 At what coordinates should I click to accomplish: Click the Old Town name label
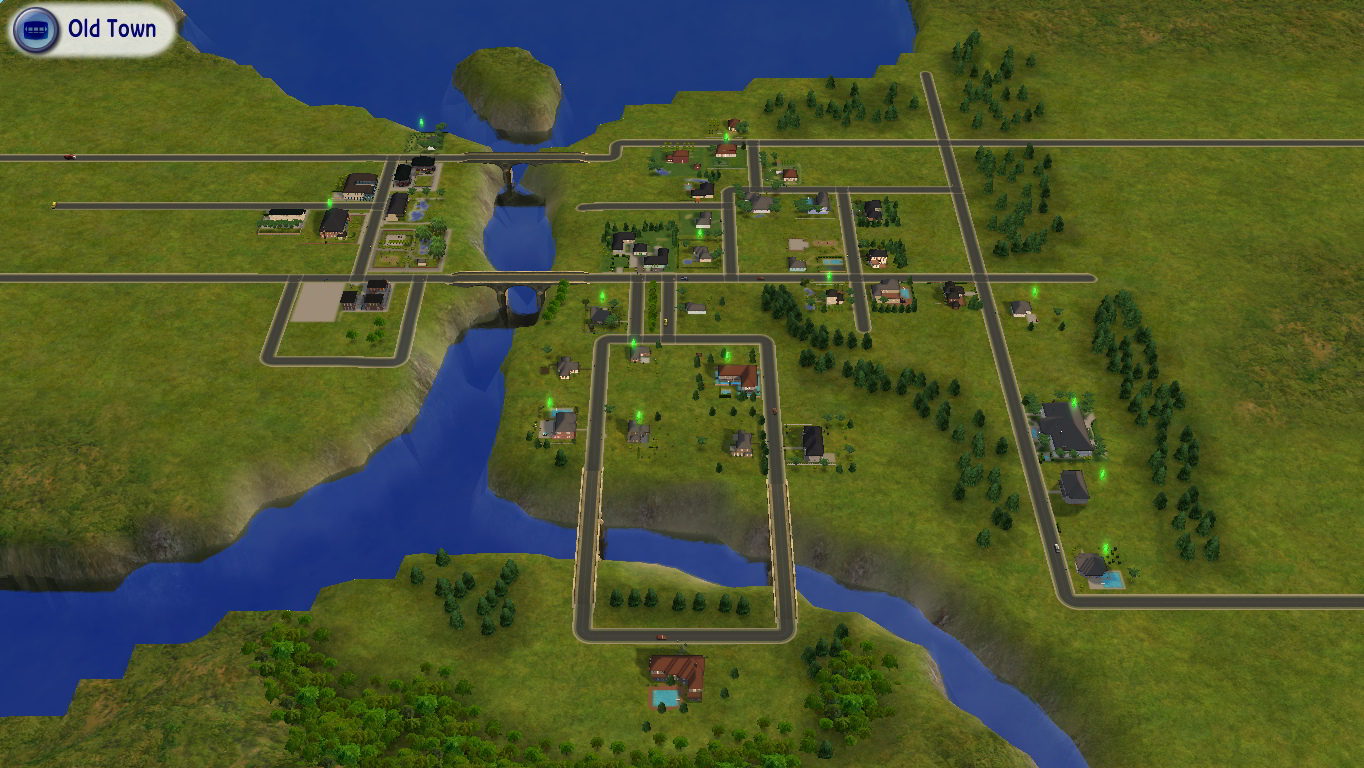point(113,29)
